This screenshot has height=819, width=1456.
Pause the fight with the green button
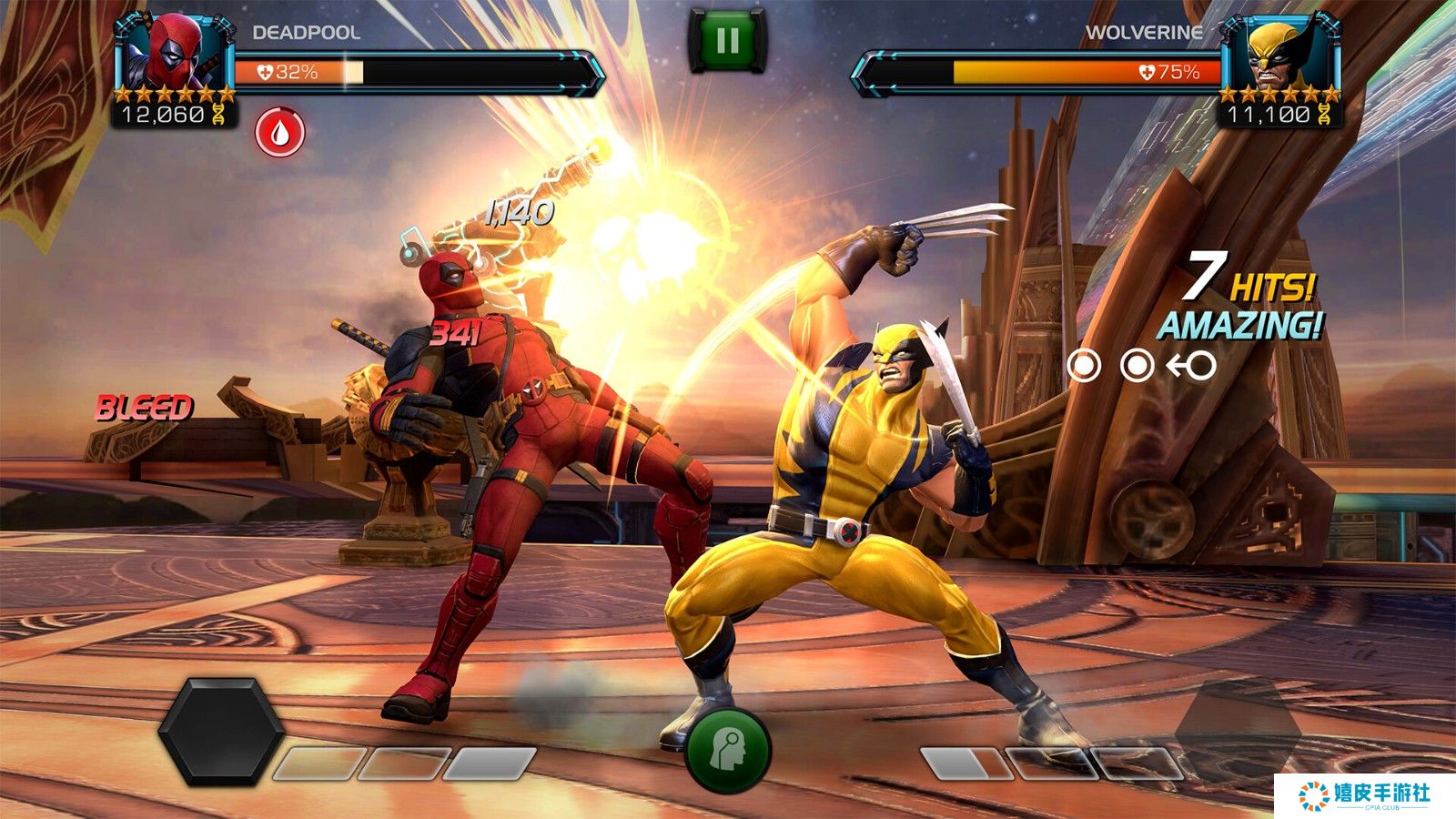tap(727, 41)
